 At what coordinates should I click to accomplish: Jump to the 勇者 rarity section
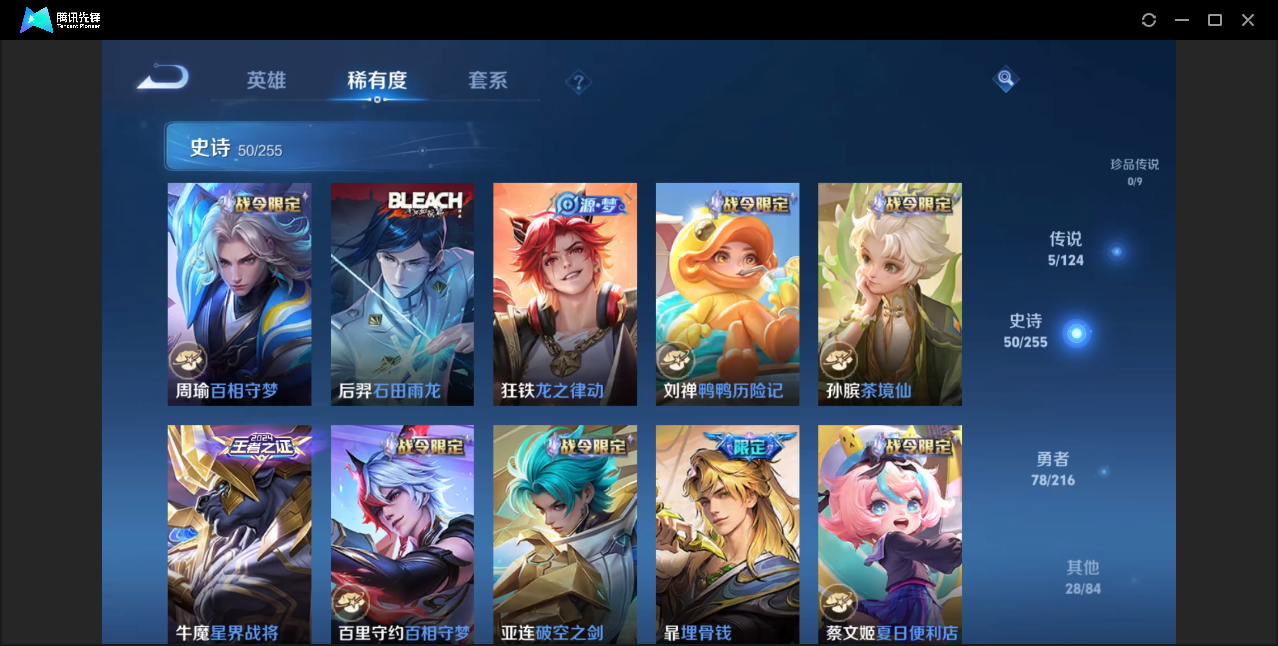[1053, 468]
